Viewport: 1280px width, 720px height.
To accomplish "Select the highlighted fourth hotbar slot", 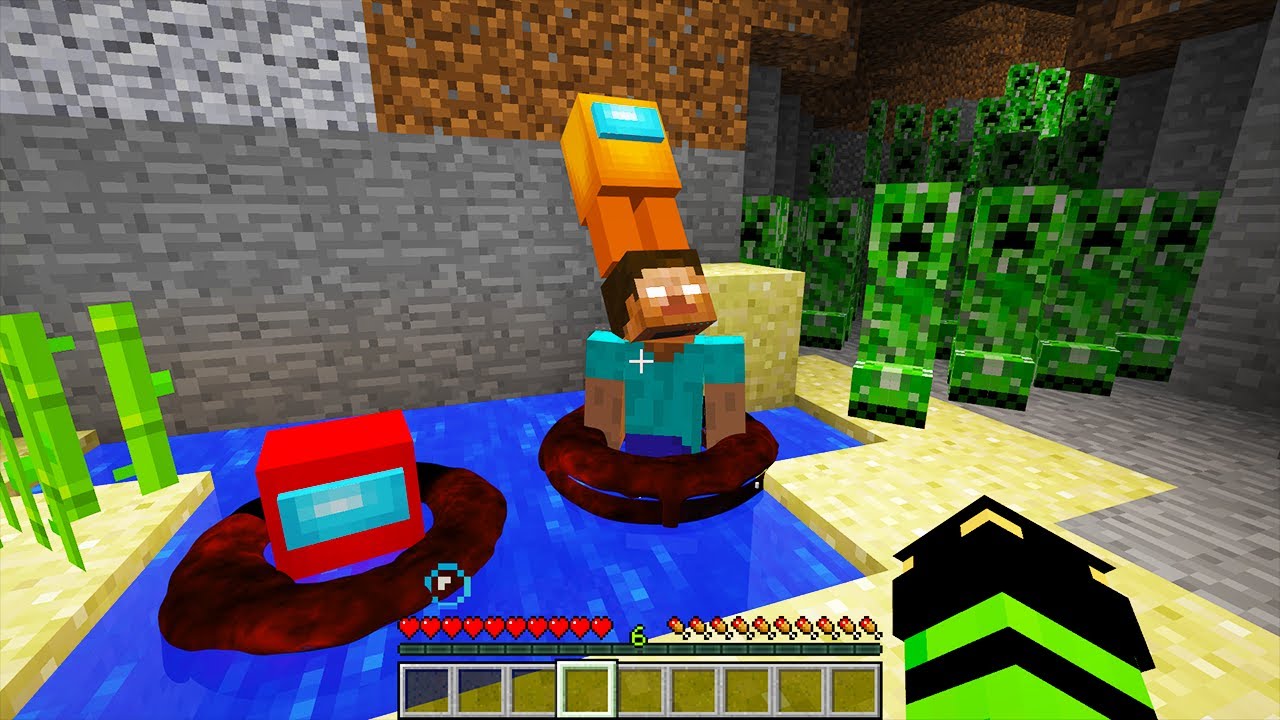I will coord(586,690).
